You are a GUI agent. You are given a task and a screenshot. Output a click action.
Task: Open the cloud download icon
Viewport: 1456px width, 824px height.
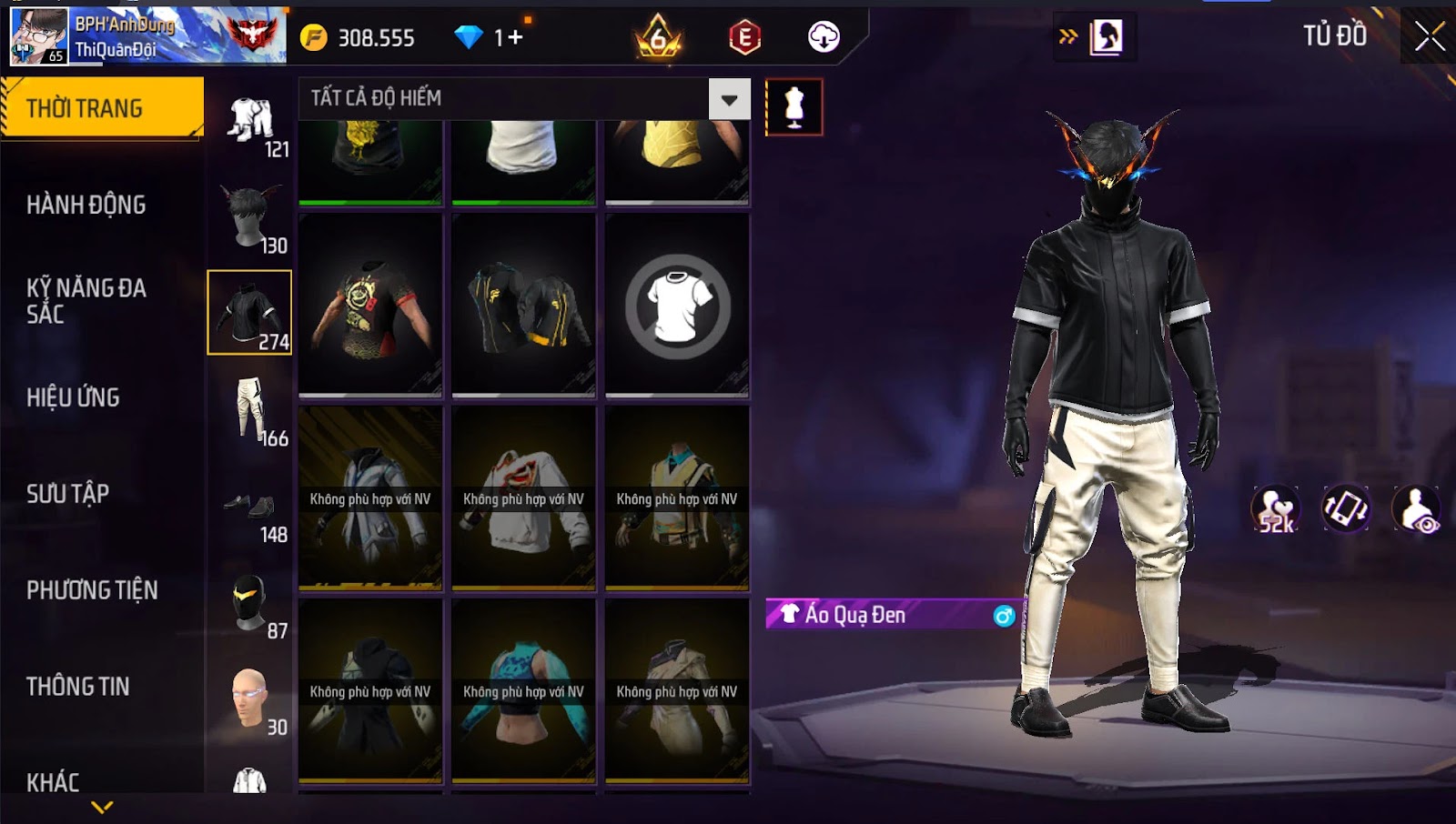click(824, 37)
